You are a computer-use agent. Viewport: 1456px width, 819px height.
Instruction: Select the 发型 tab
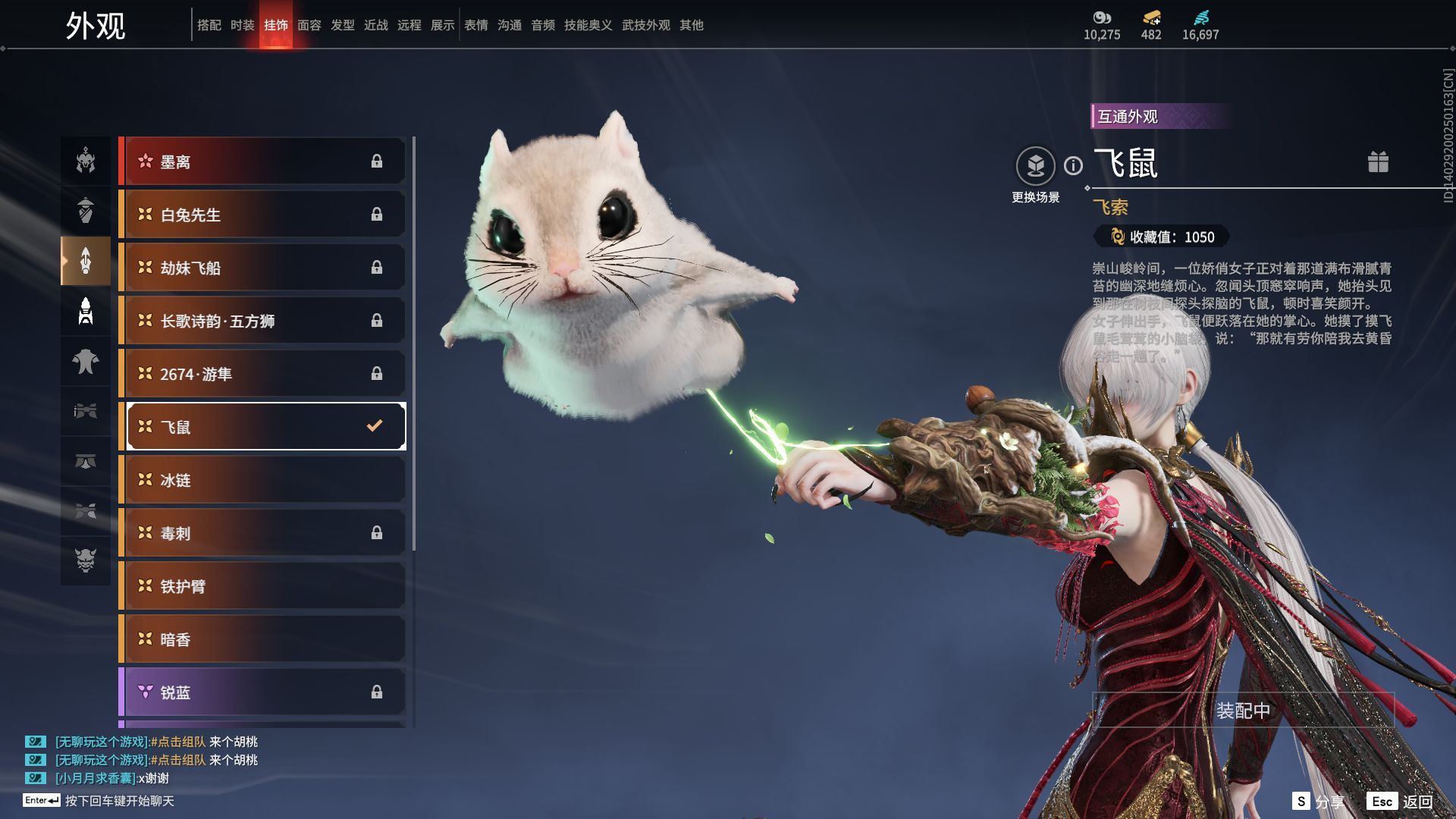click(343, 25)
